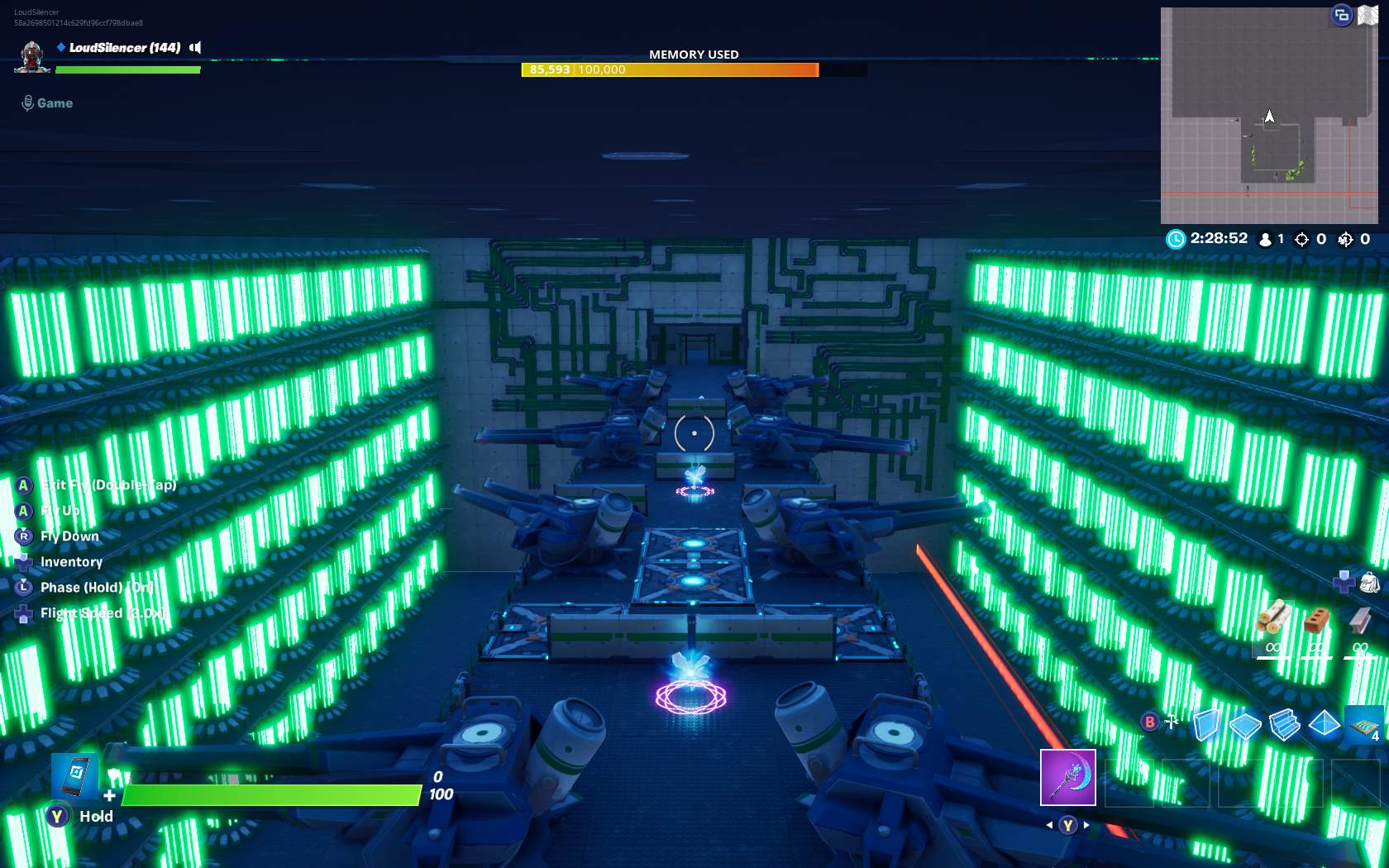Expand the minimap using the corner expander

click(x=1340, y=15)
